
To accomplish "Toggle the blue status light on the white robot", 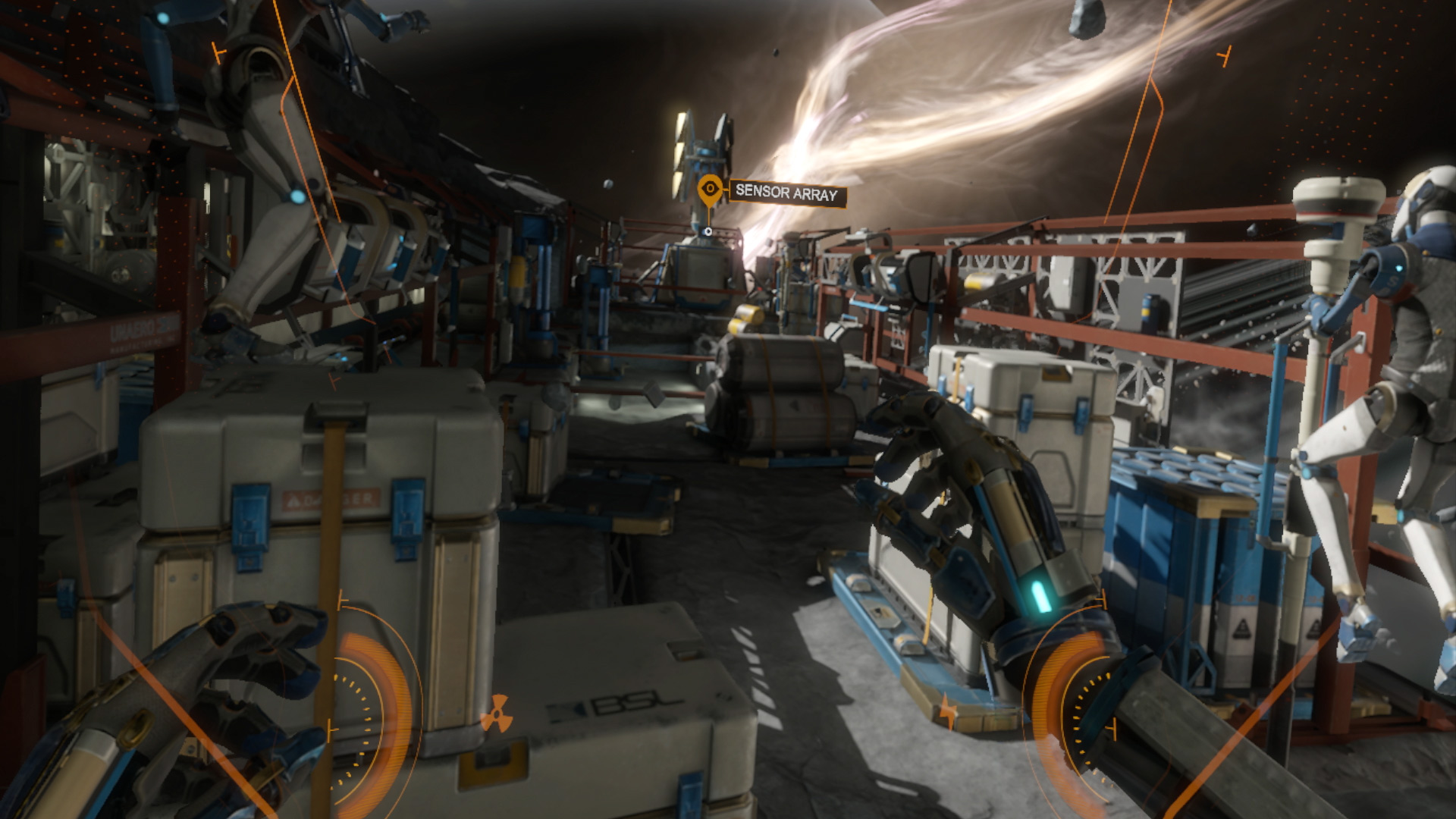I will coord(1398,268).
